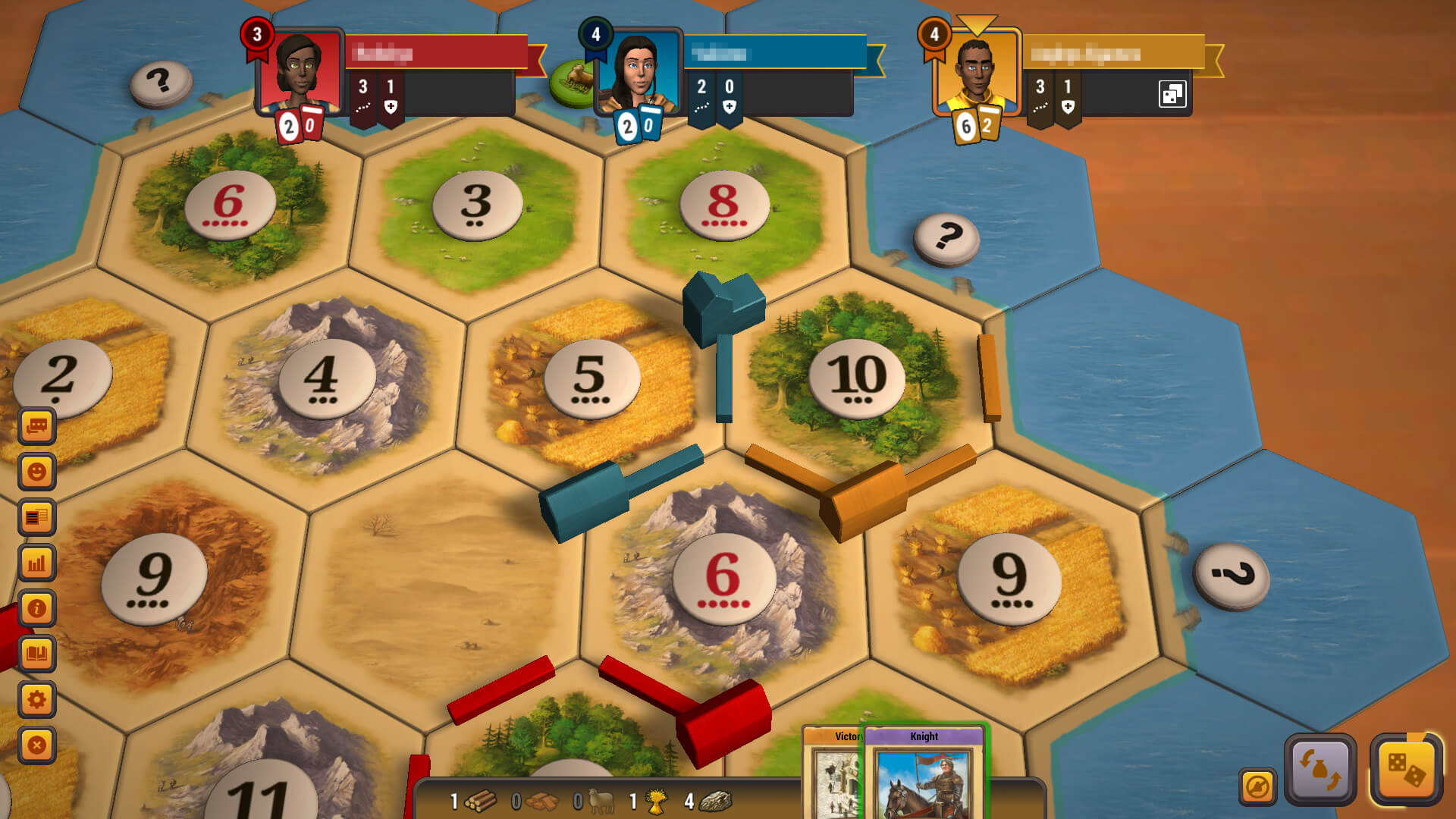Select the red player's portrait

pyautogui.click(x=300, y=72)
